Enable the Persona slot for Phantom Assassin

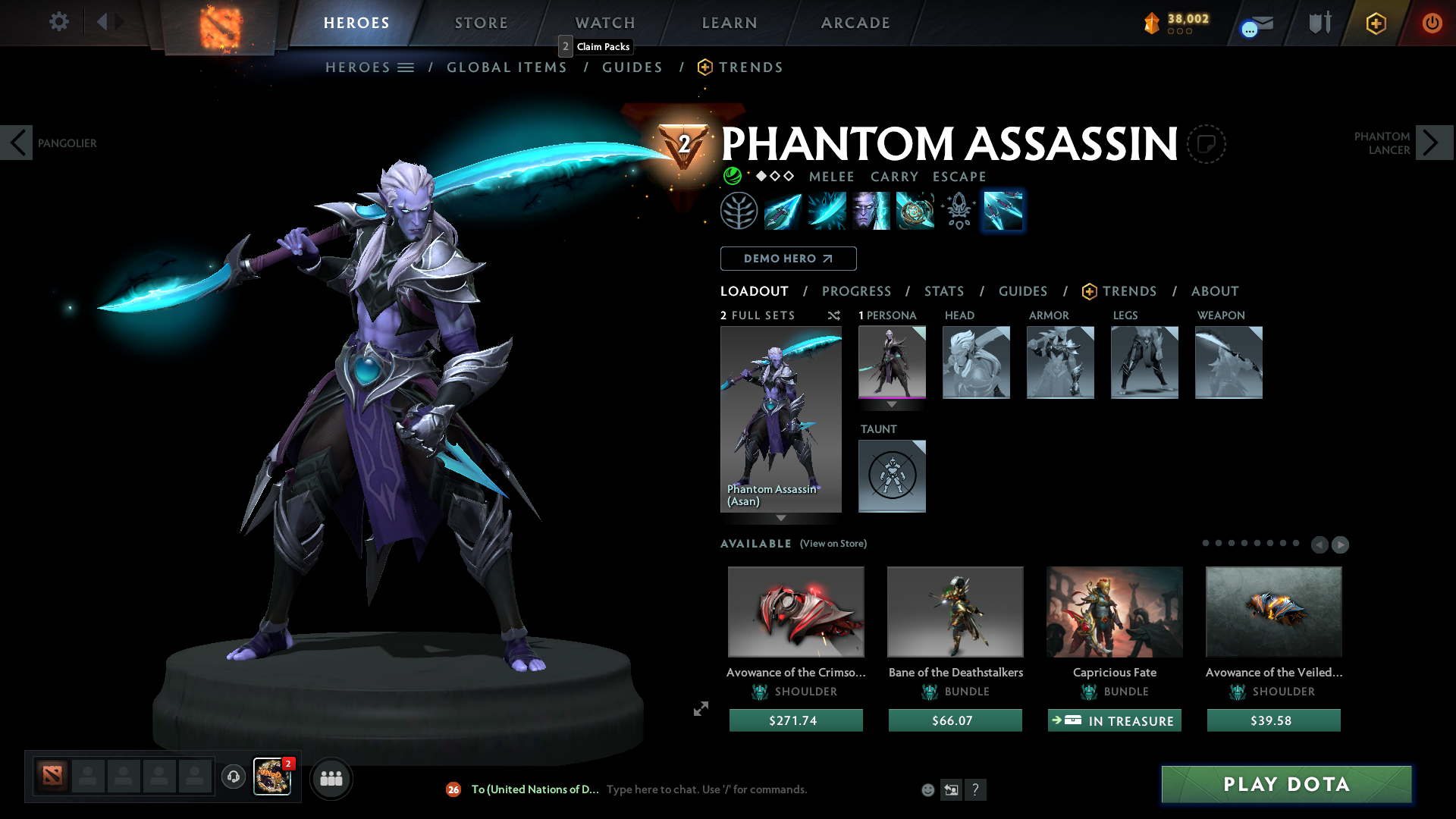coord(892,362)
